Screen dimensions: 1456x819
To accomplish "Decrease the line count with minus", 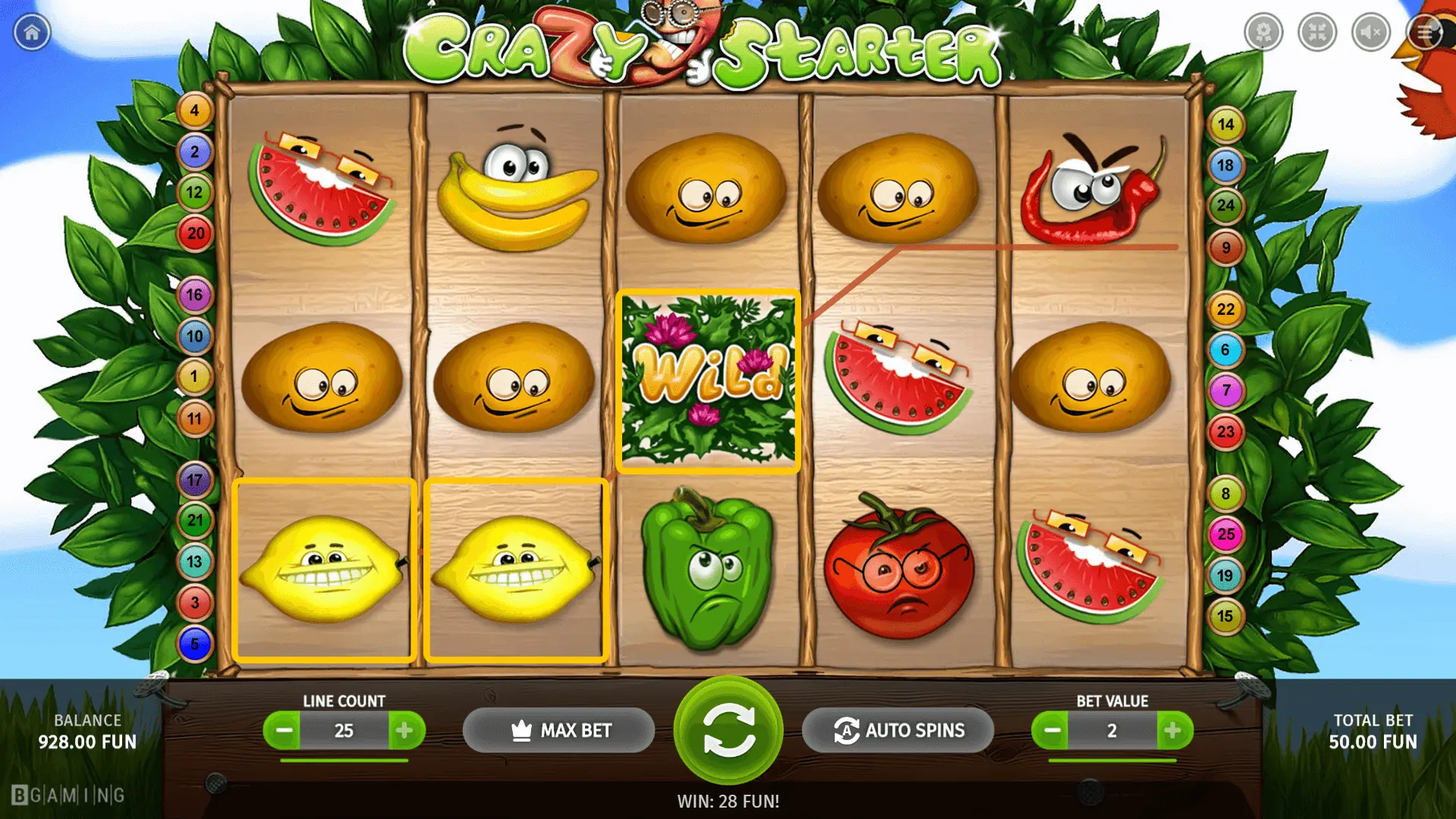I will (x=283, y=730).
